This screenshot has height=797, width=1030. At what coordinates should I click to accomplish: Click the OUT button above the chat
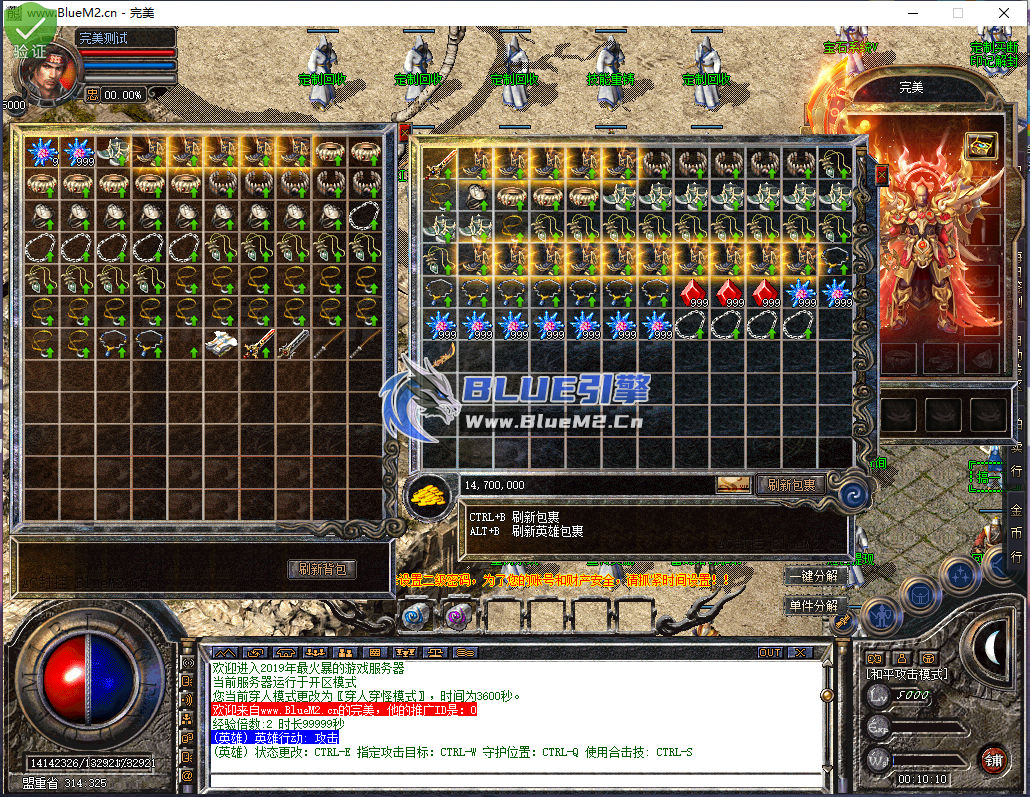coord(770,652)
